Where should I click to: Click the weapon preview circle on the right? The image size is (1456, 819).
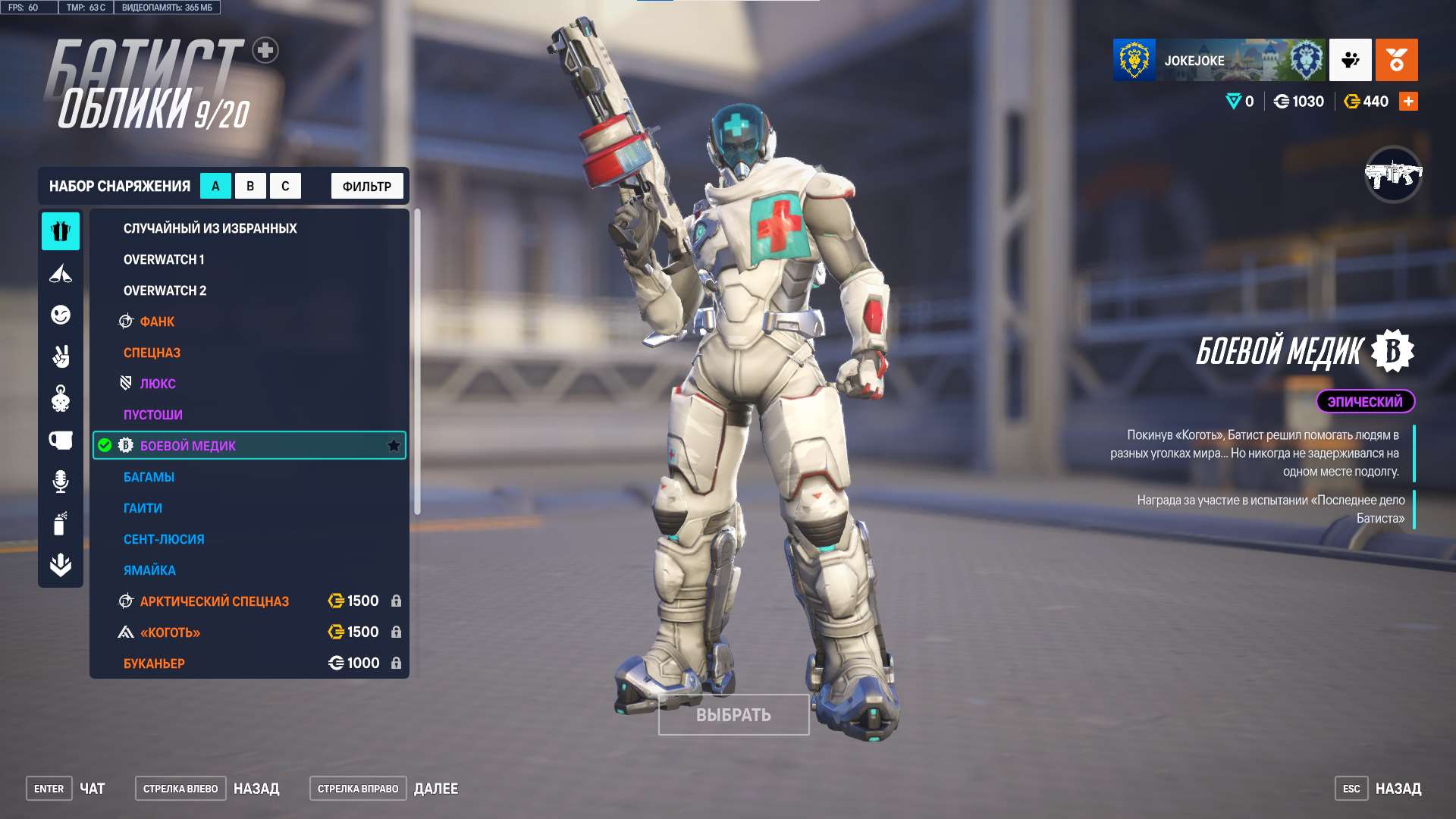1394,177
